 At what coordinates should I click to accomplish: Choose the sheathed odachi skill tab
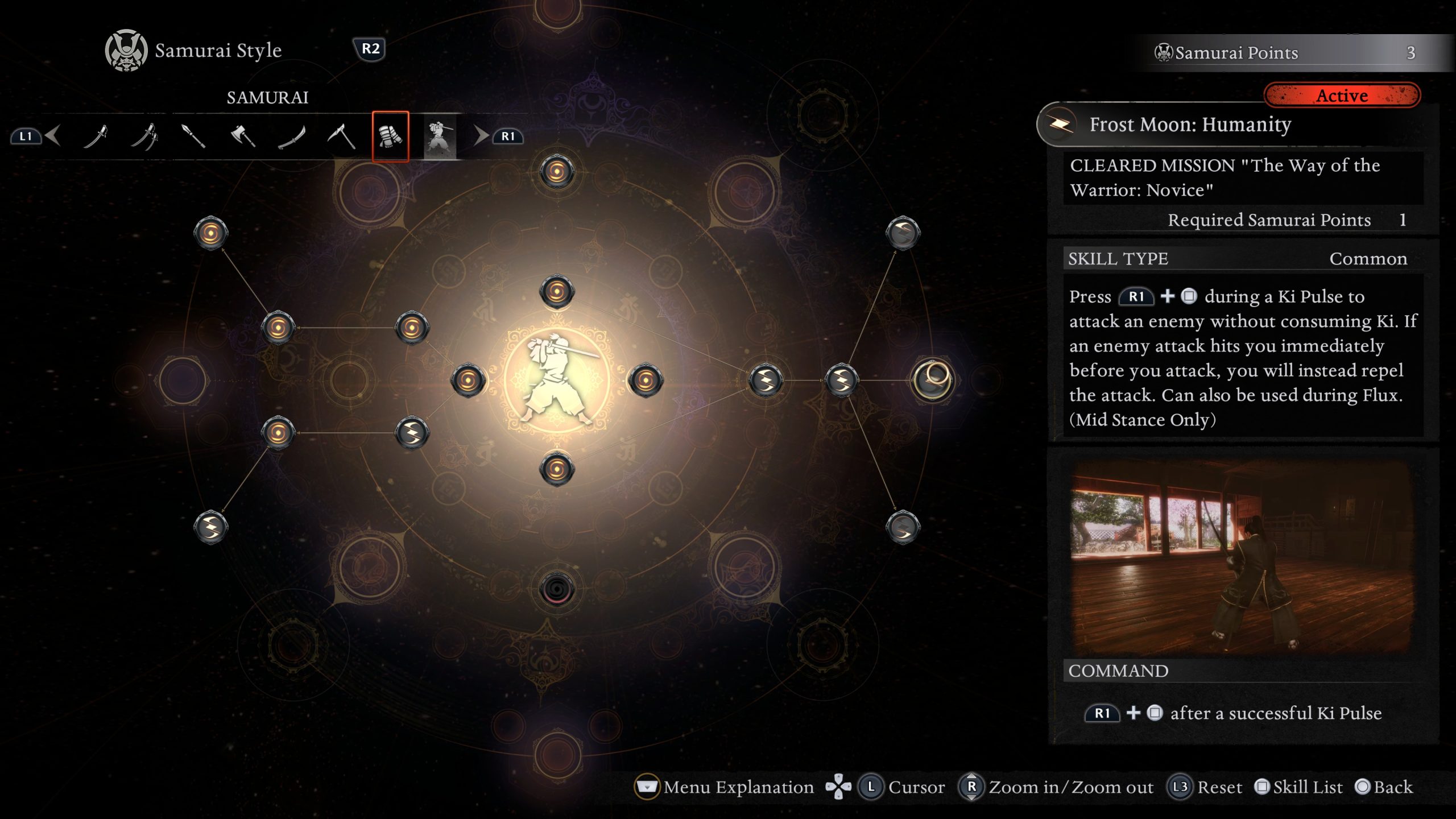point(292,136)
